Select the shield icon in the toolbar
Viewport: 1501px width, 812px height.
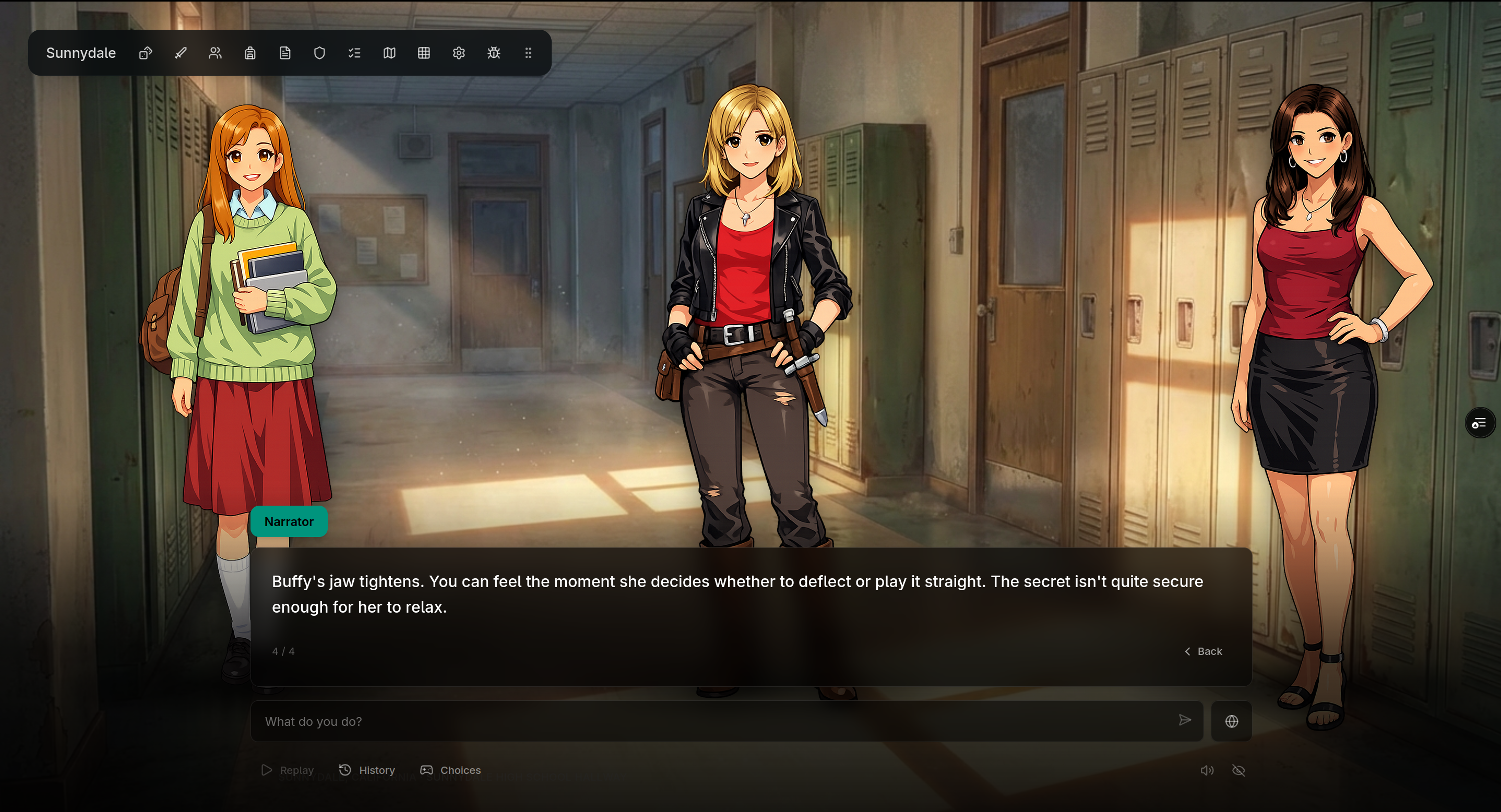[x=319, y=53]
